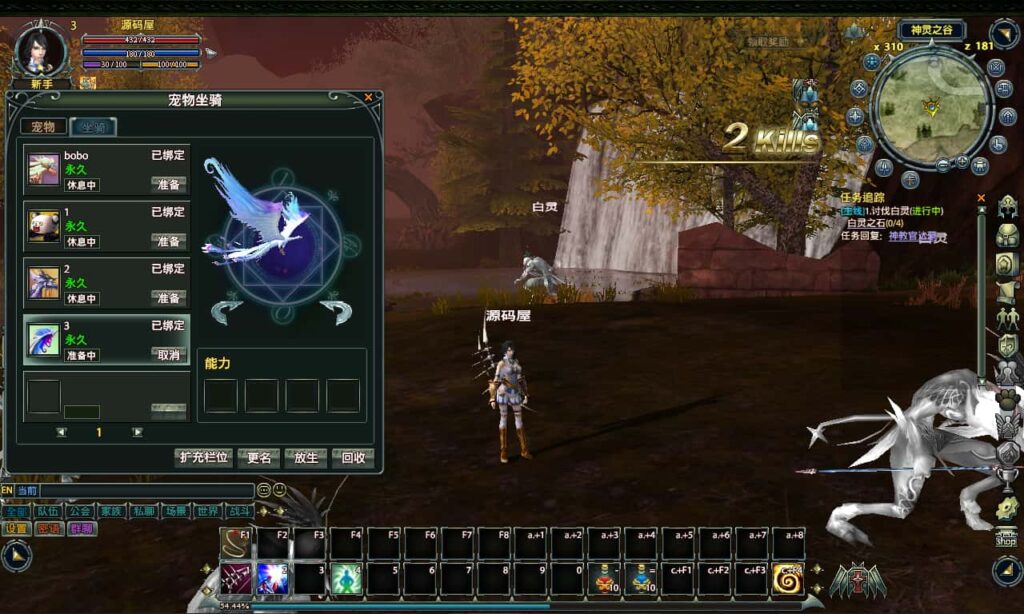Expand mount slots with 扩充栏位
Screen dimensions: 1024x614
[x=204, y=458]
